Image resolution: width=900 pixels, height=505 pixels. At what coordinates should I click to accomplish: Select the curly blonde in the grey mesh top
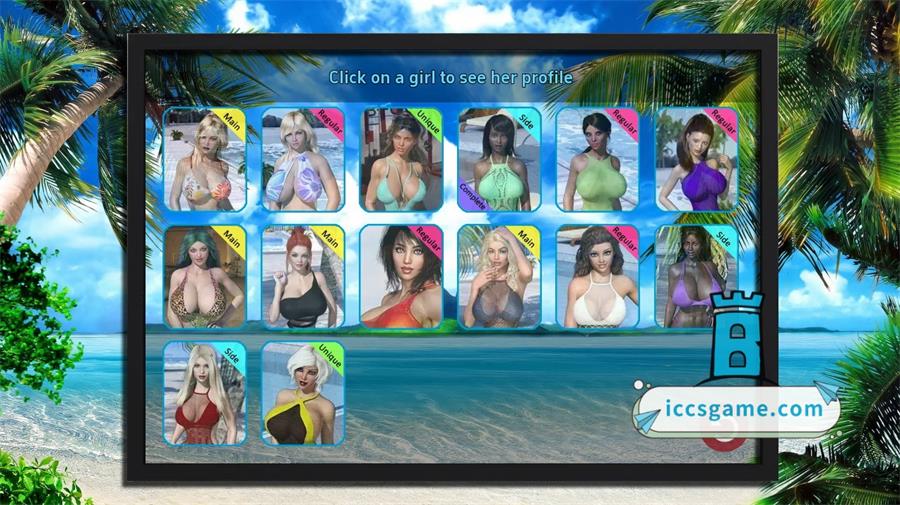click(499, 277)
